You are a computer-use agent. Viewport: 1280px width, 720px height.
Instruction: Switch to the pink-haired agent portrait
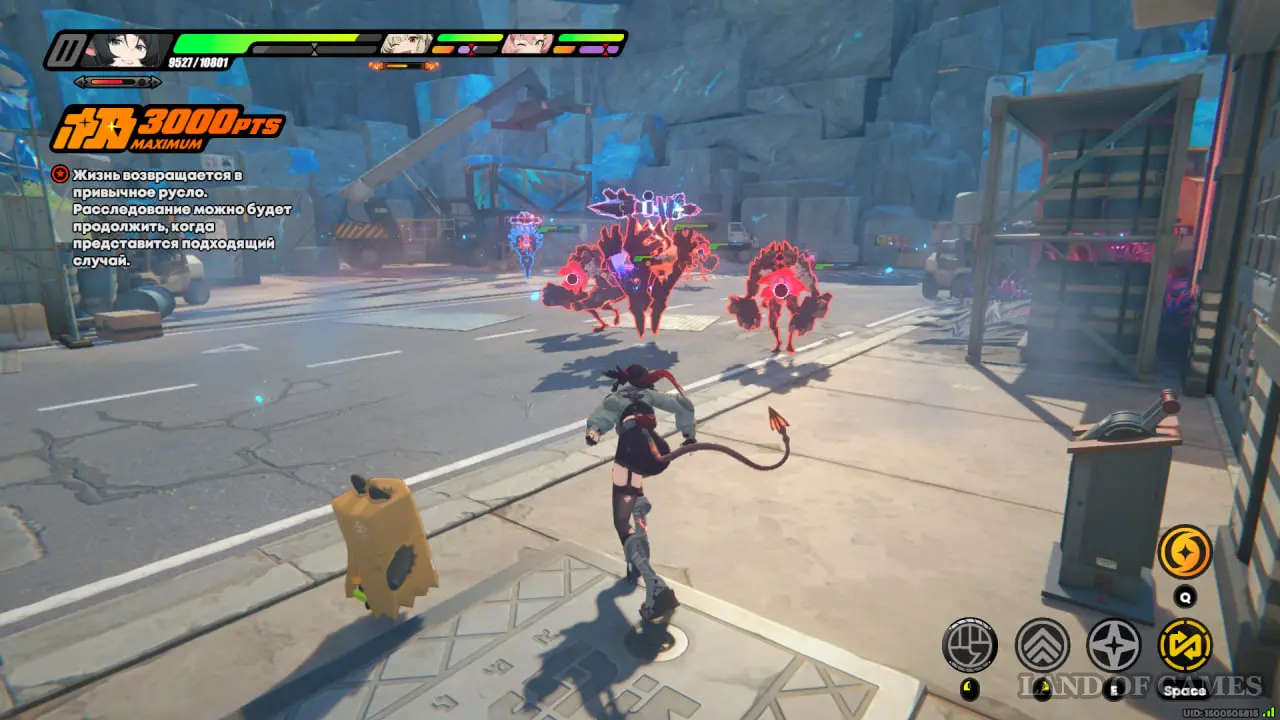pyautogui.click(x=527, y=43)
